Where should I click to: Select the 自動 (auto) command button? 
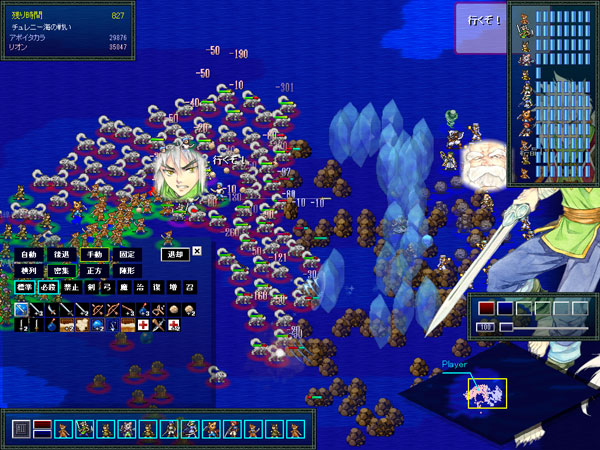click(x=29, y=254)
